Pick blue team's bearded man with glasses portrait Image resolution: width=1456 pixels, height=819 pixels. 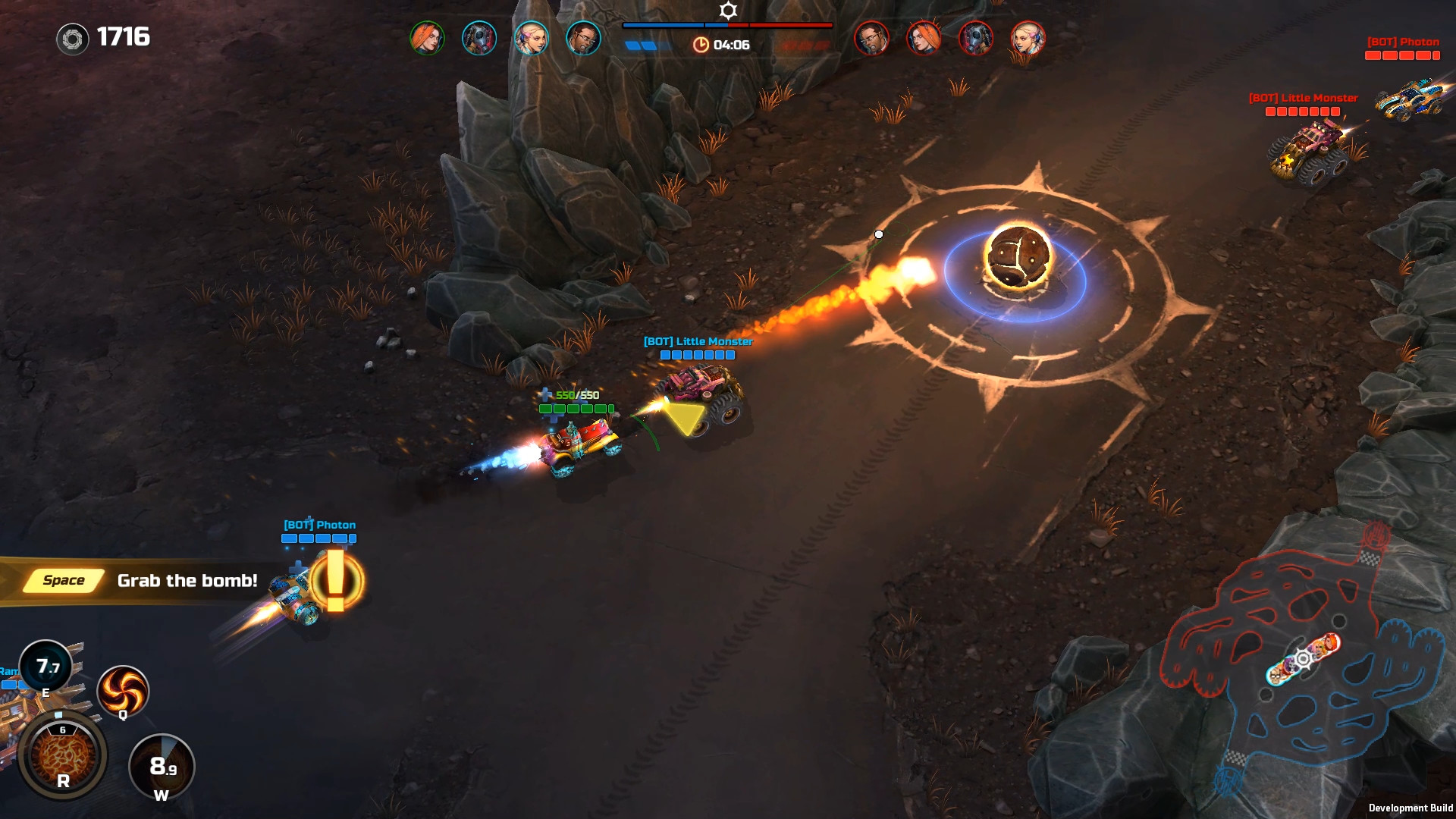583,38
